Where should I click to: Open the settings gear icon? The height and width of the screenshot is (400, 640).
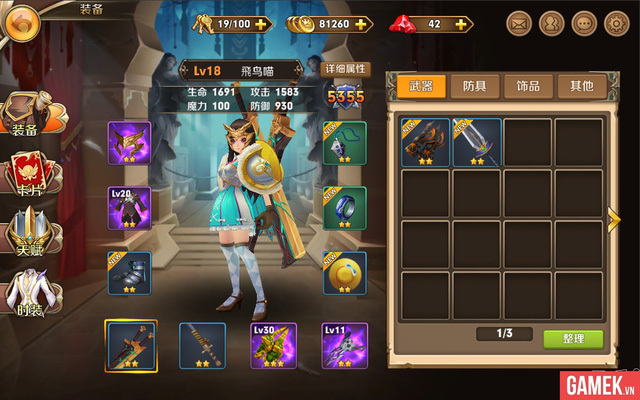click(x=615, y=22)
